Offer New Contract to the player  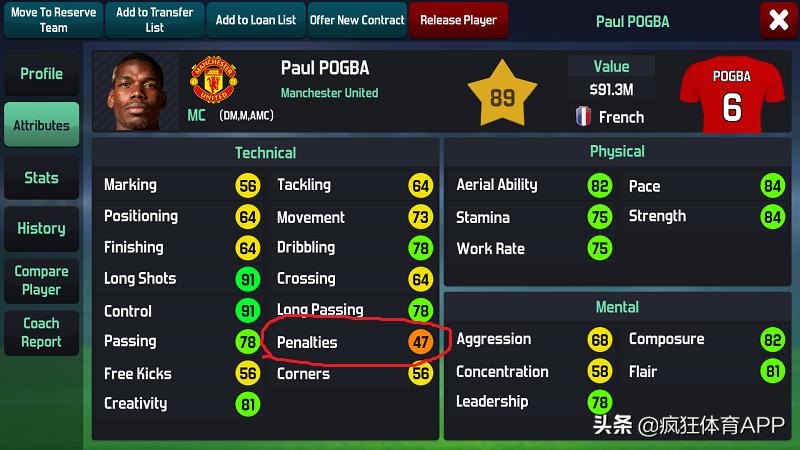pyautogui.click(x=357, y=20)
